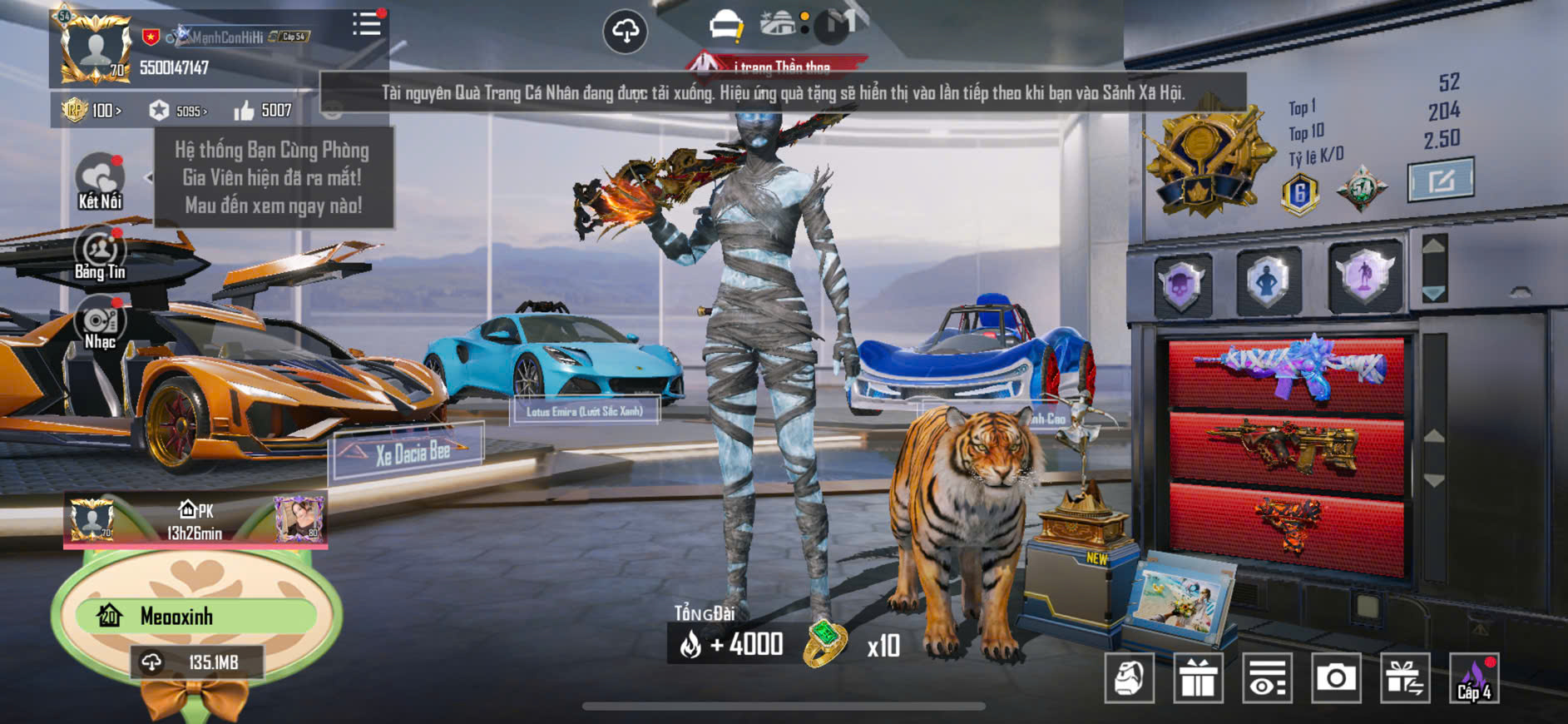Open the Meooxinh home banner
The height and width of the screenshot is (724, 1568).
[196, 617]
